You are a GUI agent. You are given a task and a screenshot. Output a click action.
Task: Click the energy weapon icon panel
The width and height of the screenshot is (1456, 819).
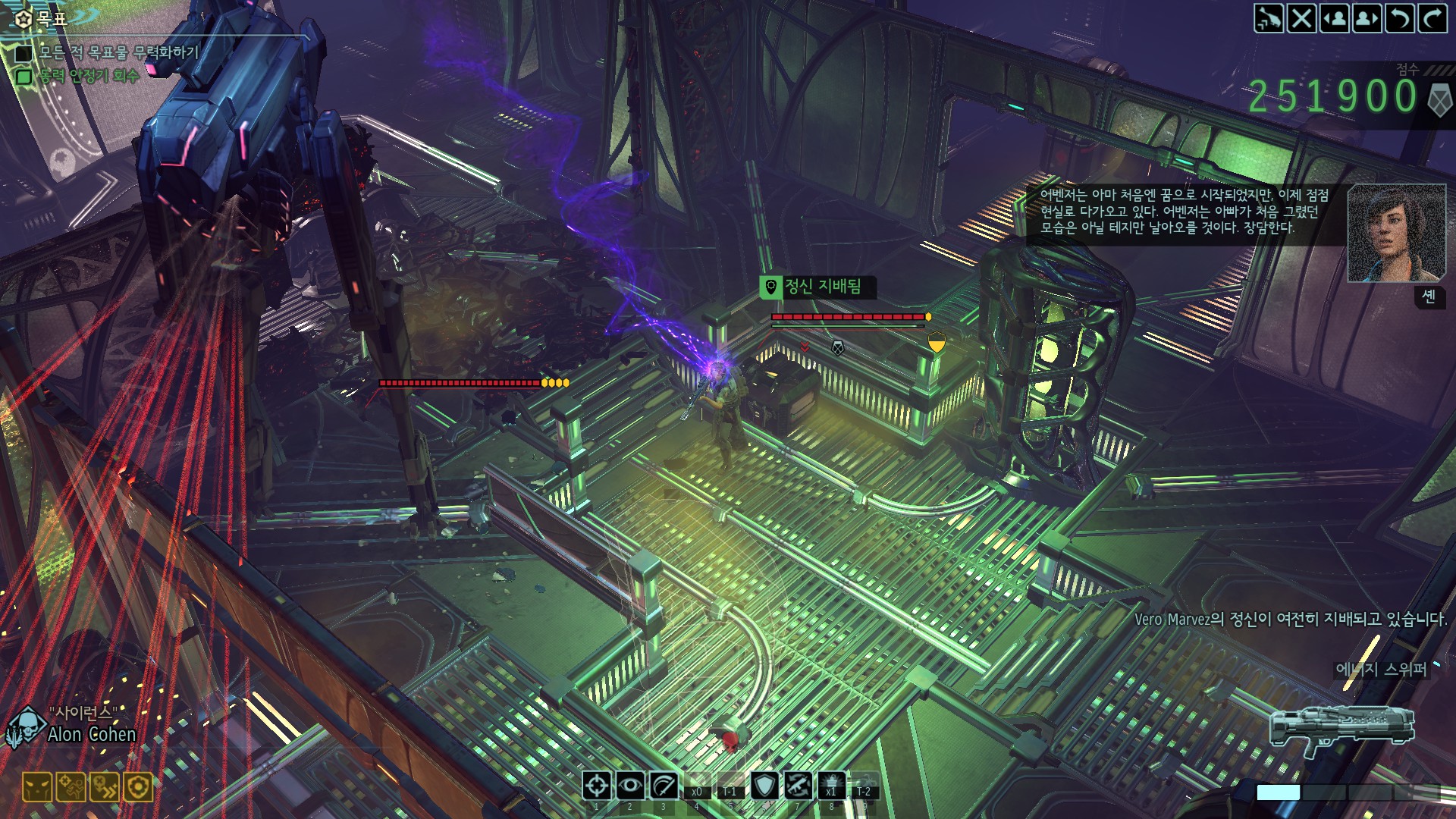click(1342, 730)
